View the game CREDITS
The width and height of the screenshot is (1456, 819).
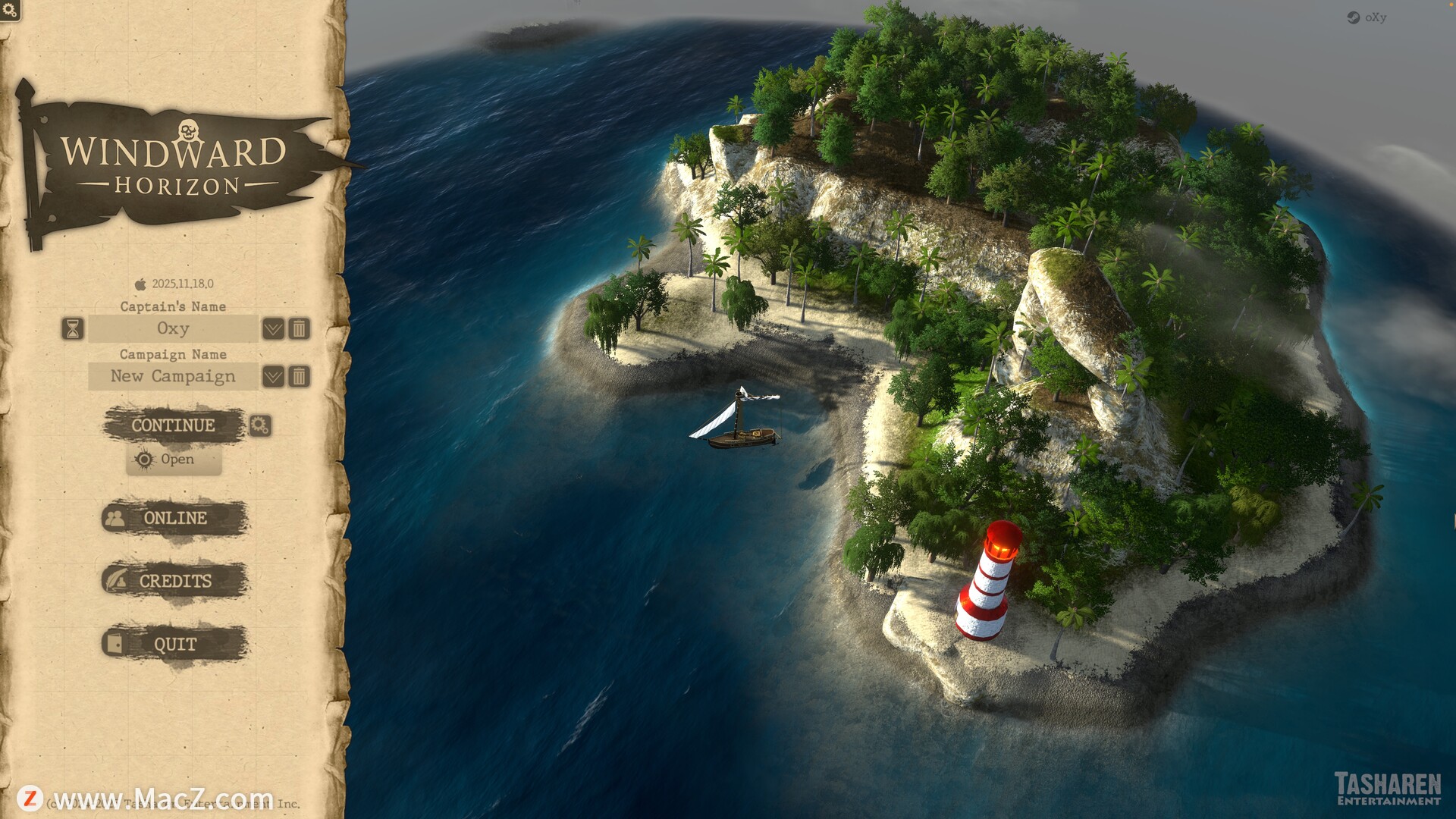(174, 581)
